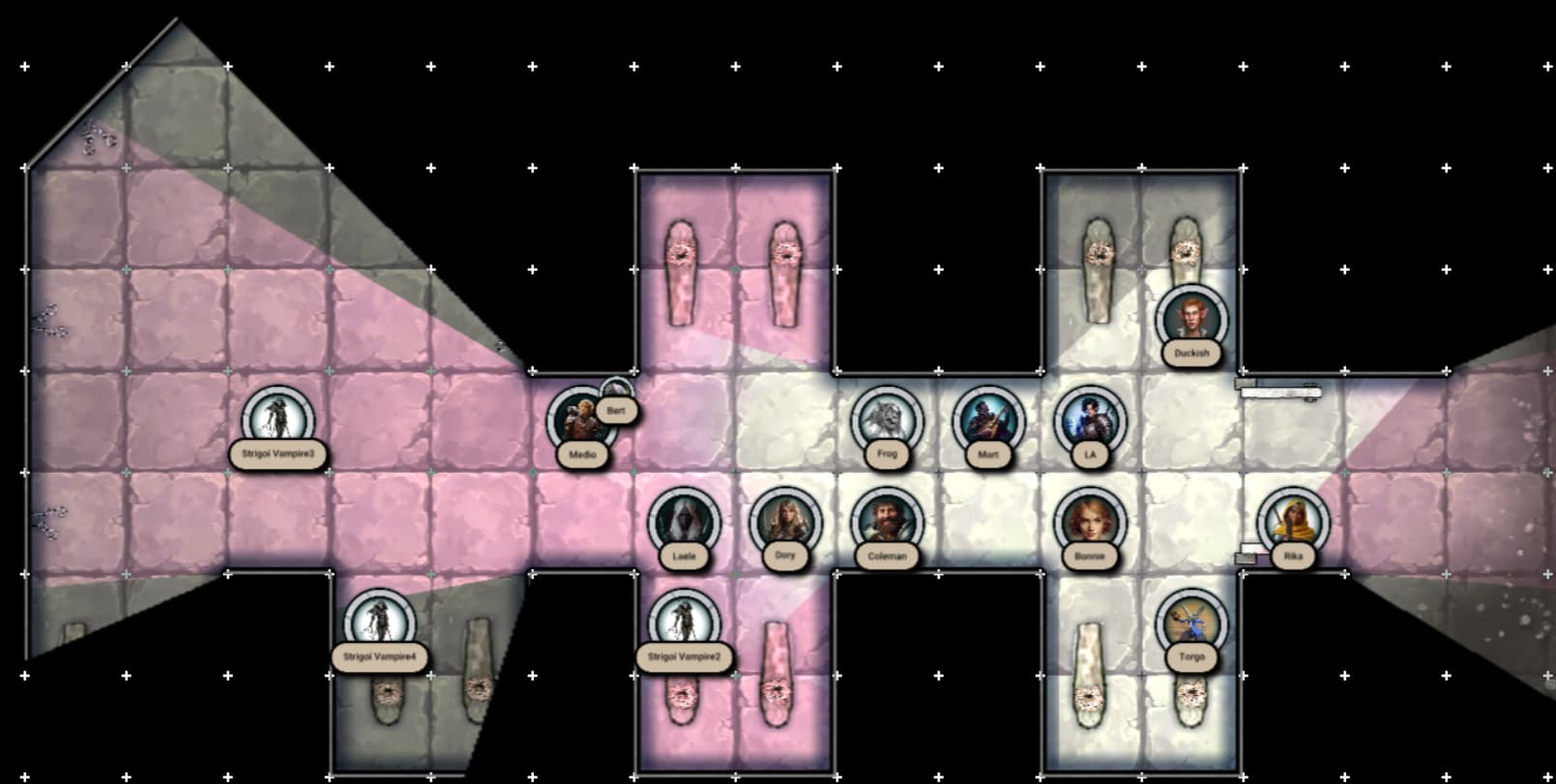The width and height of the screenshot is (1556, 784).
Task: Pick the Dory character token
Action: (785, 522)
